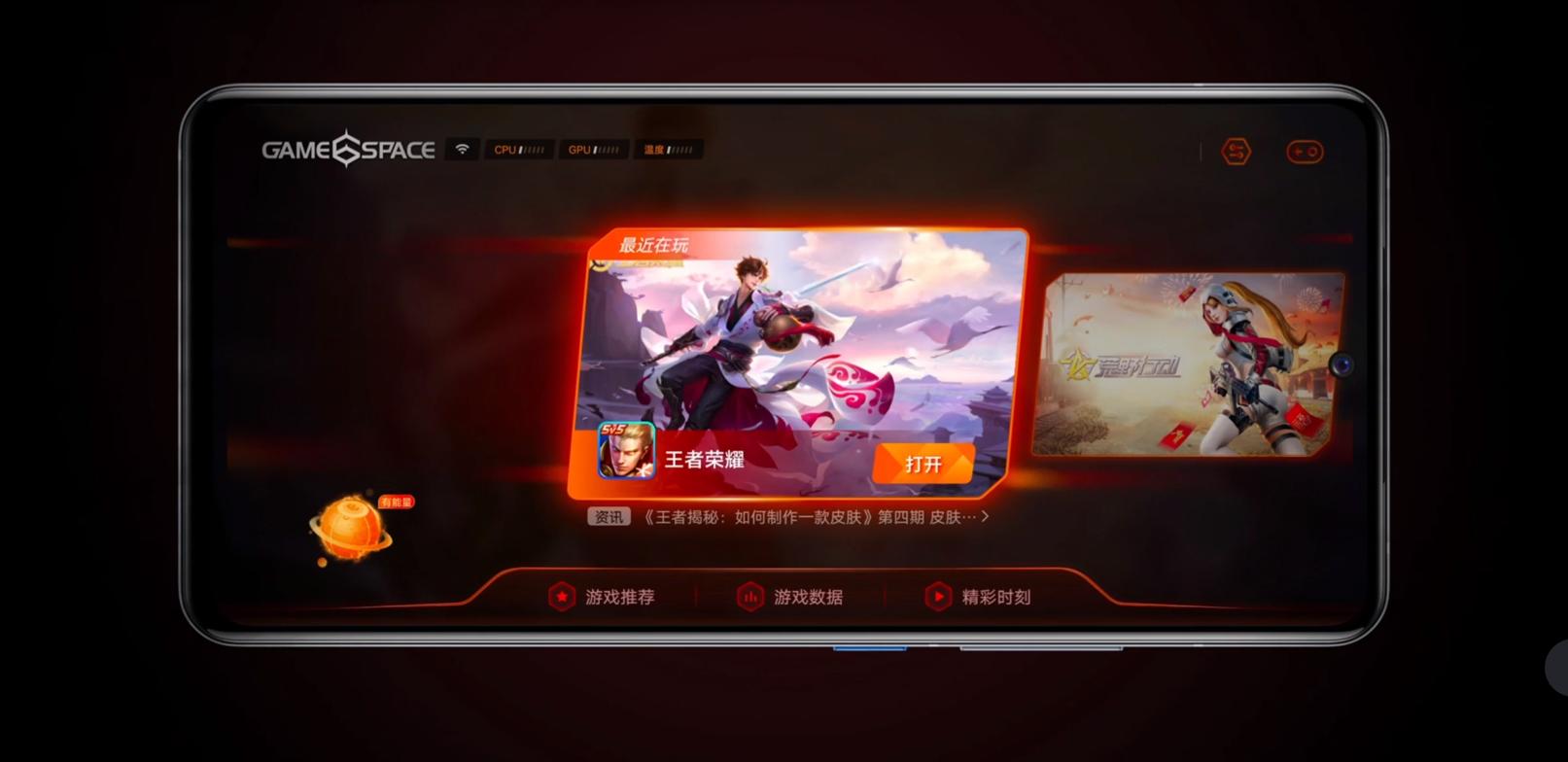
Task: Click the CPU usage level indicator
Action: pos(519,148)
